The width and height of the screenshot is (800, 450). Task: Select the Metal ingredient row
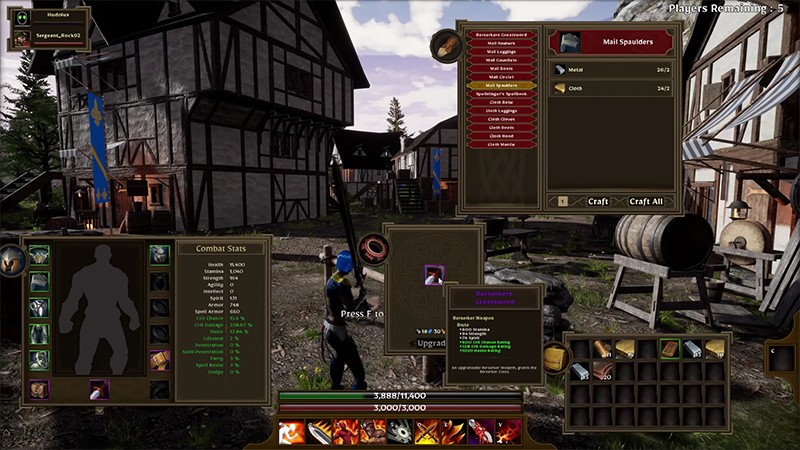point(612,70)
